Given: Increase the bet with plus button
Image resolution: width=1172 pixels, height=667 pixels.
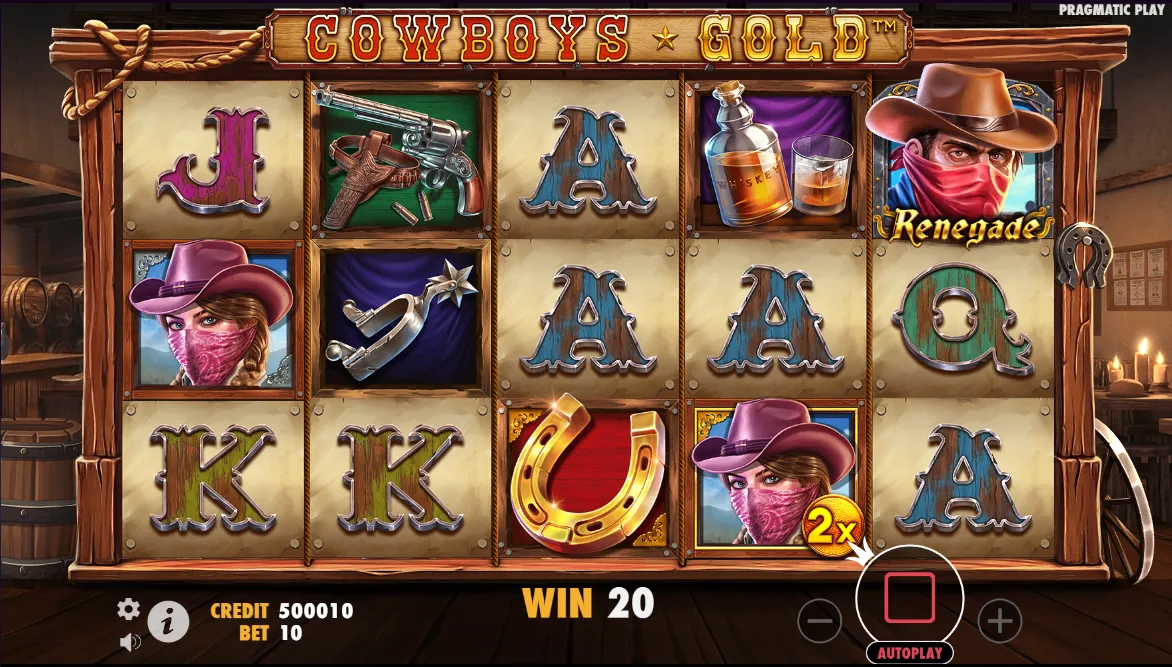Looking at the screenshot, I should (999, 622).
